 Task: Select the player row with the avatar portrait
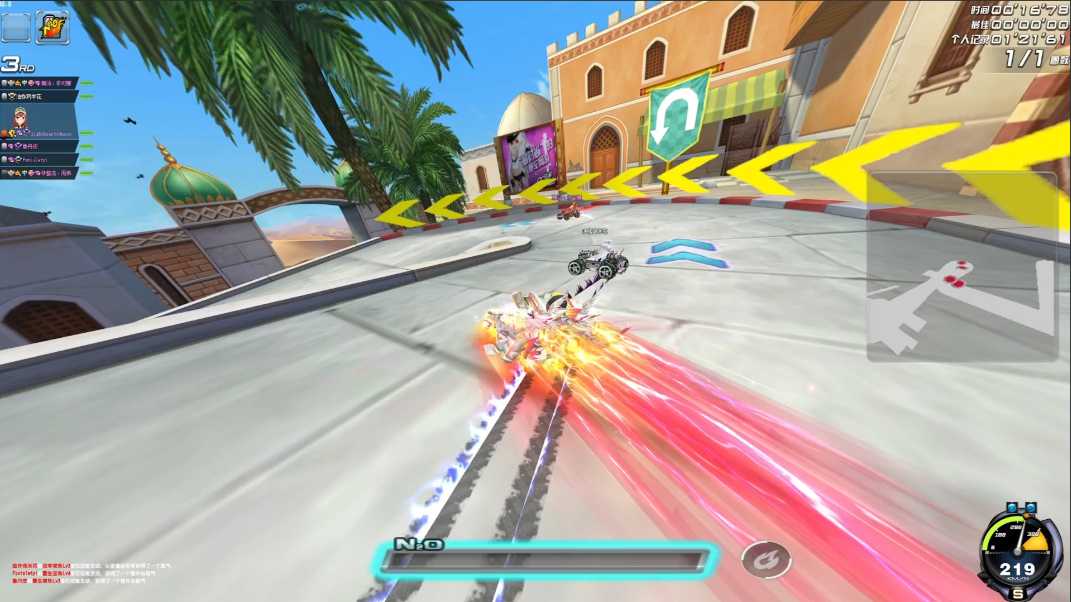(40, 121)
